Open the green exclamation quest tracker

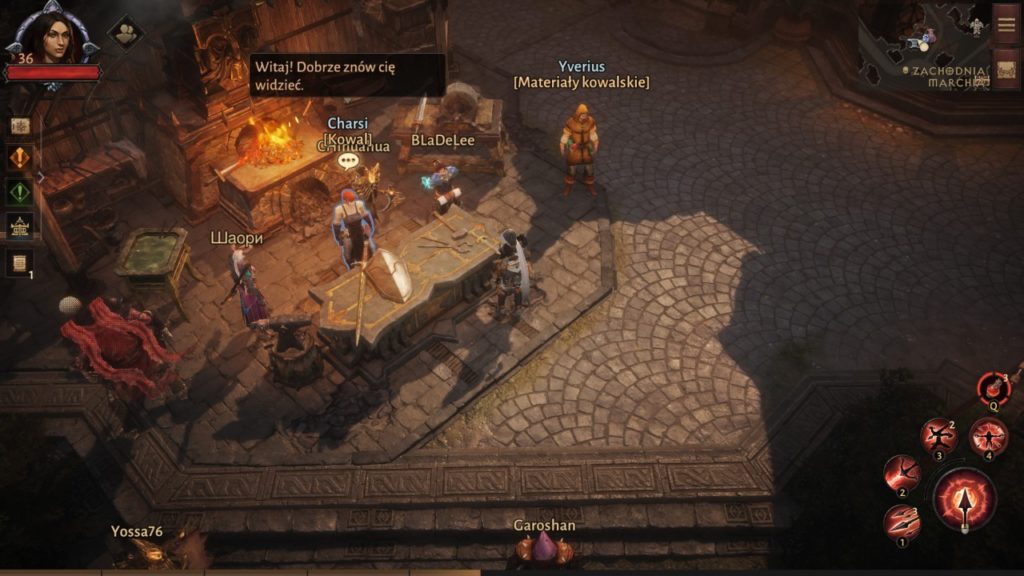click(20, 192)
